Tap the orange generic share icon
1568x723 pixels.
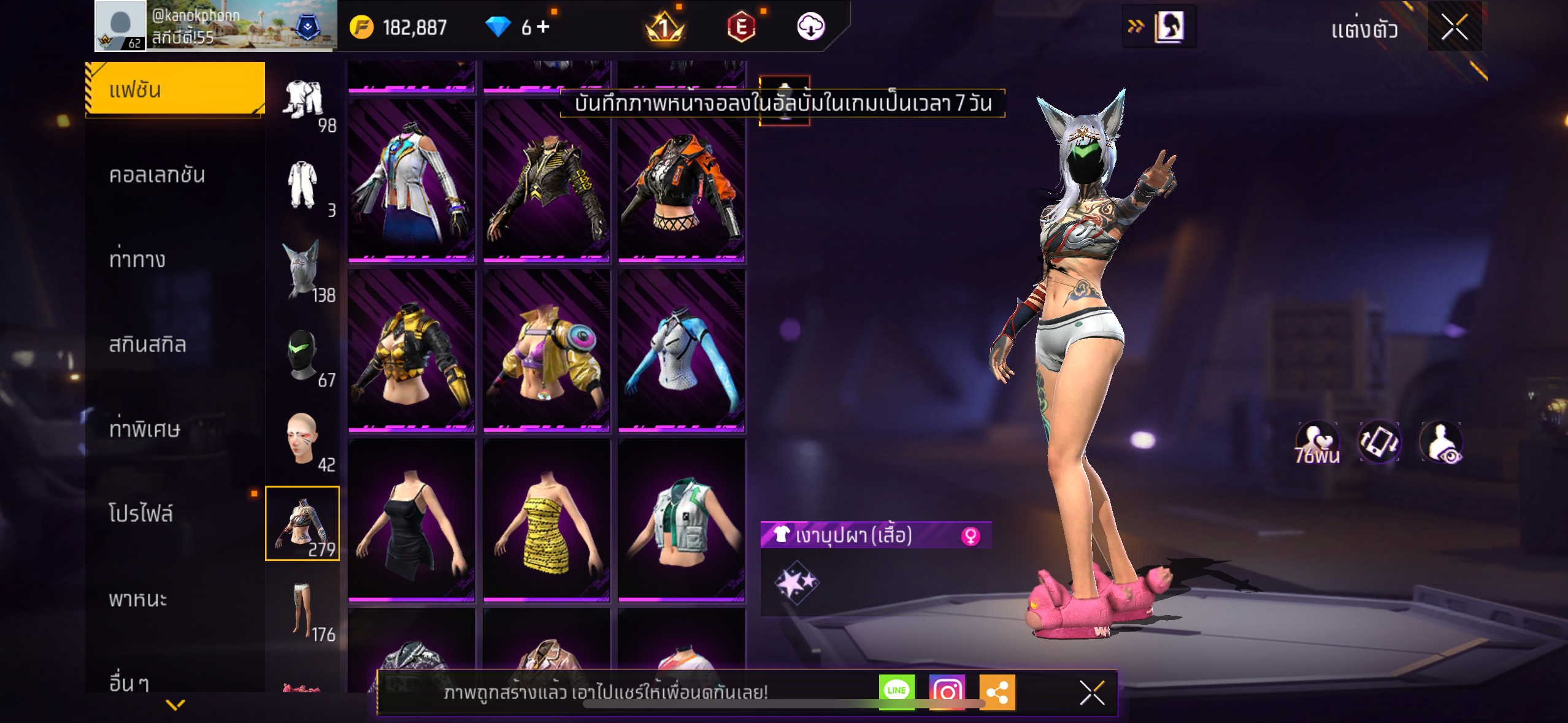[x=997, y=692]
